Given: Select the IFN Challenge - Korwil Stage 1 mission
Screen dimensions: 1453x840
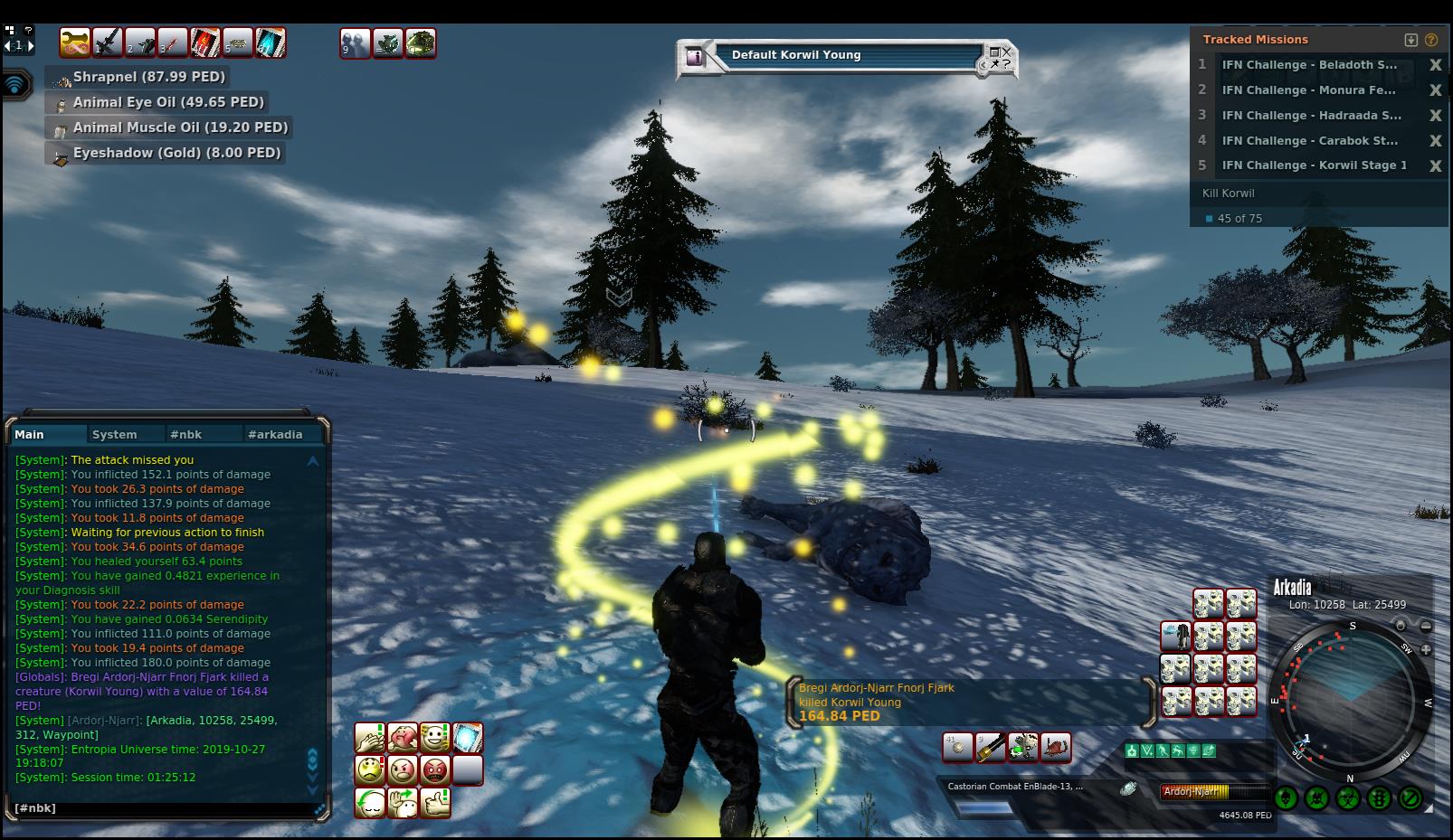Looking at the screenshot, I should 1314,165.
